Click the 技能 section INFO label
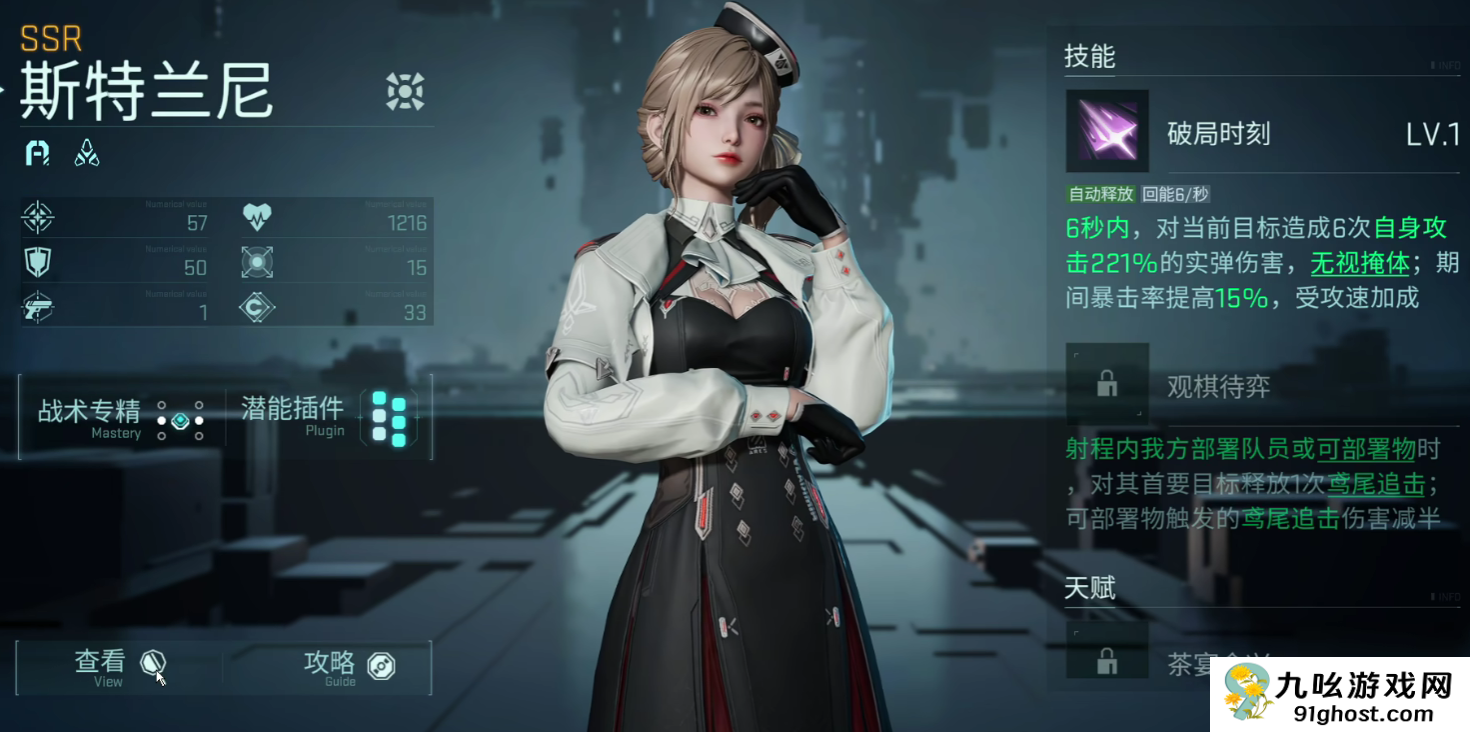The width and height of the screenshot is (1470, 732). click(x=1445, y=66)
